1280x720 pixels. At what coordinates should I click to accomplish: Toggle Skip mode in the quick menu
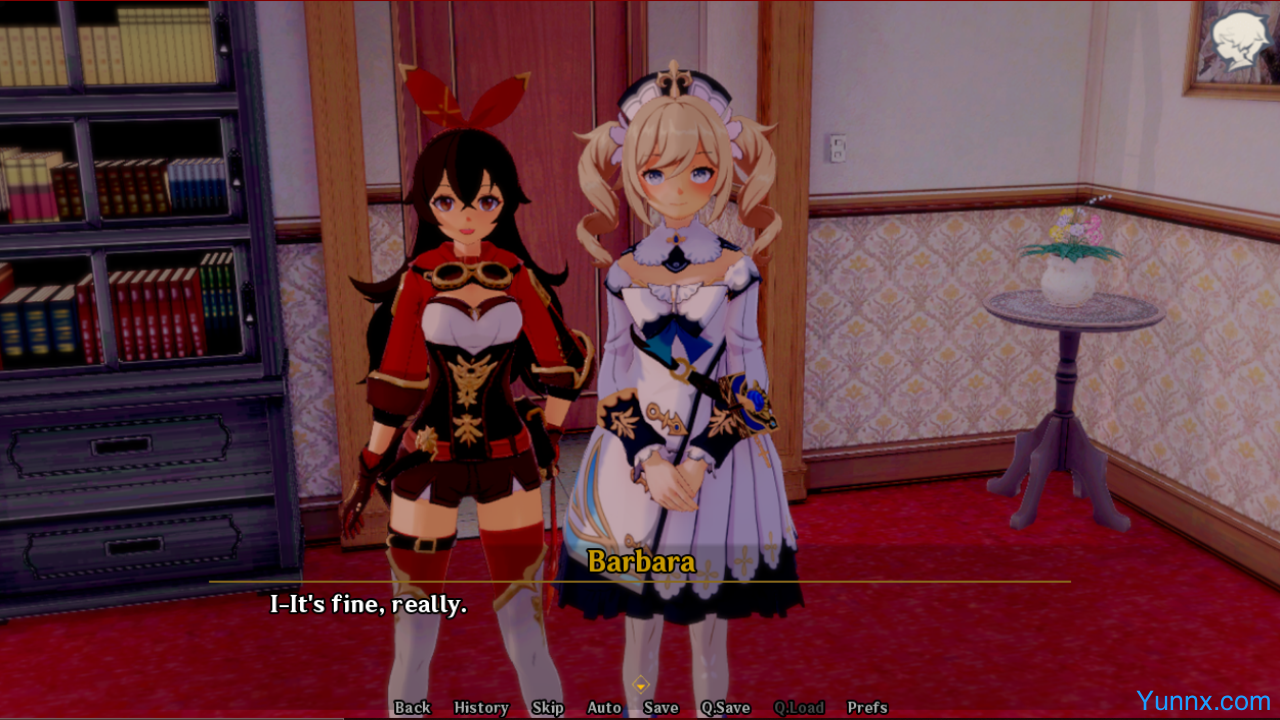[547, 707]
